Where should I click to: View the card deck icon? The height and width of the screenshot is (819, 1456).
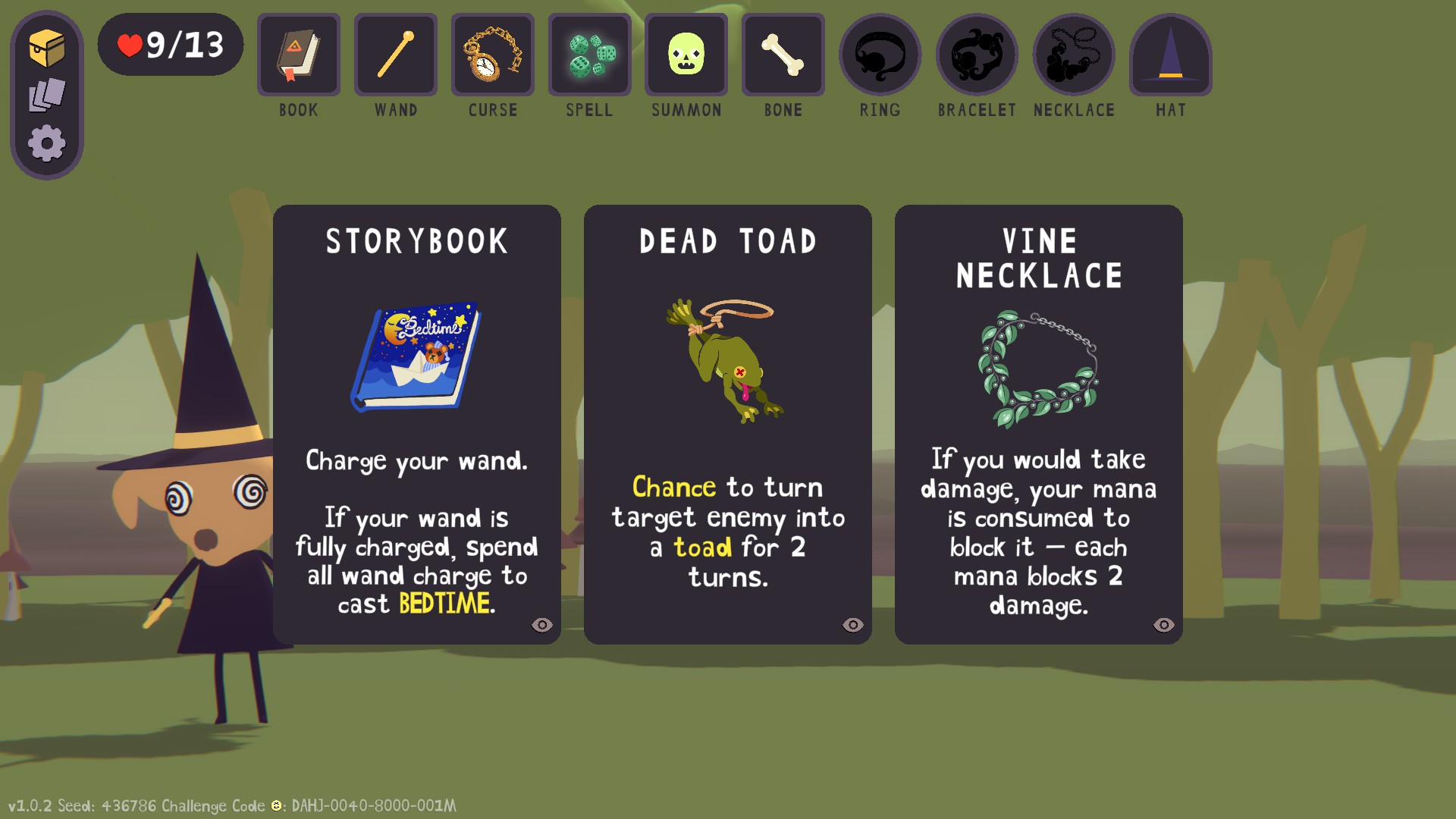point(47,96)
